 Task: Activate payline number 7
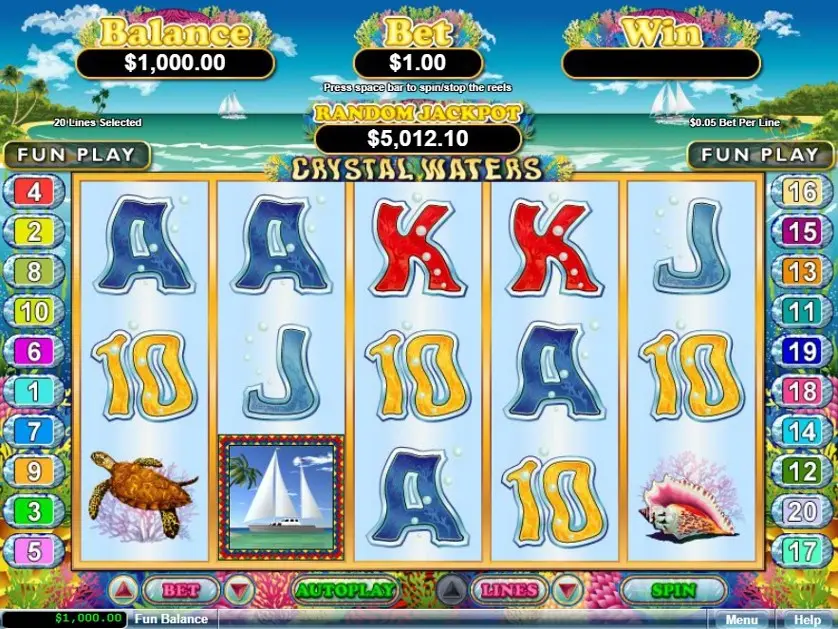coord(34,431)
